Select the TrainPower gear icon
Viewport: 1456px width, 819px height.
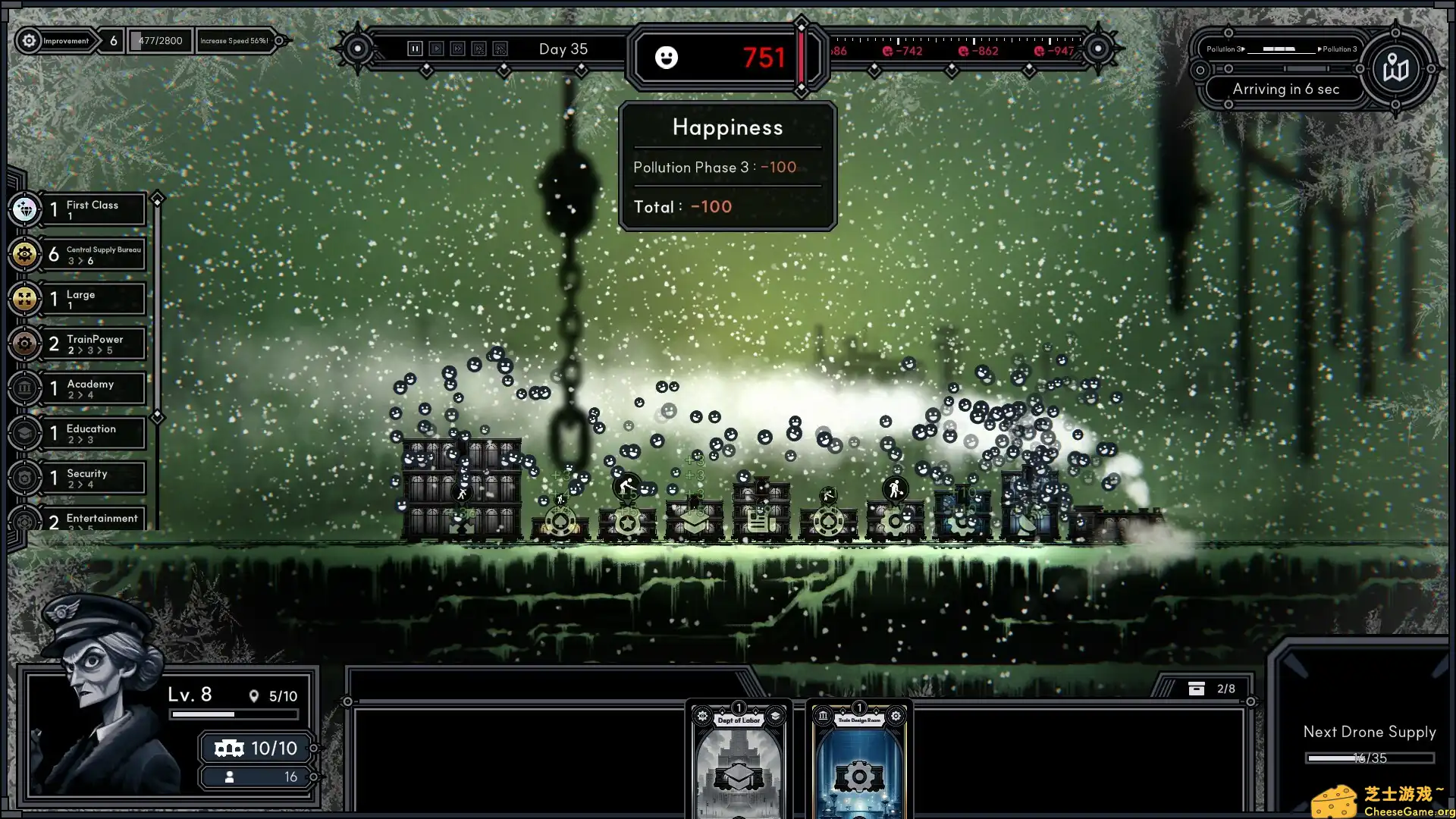[x=25, y=344]
